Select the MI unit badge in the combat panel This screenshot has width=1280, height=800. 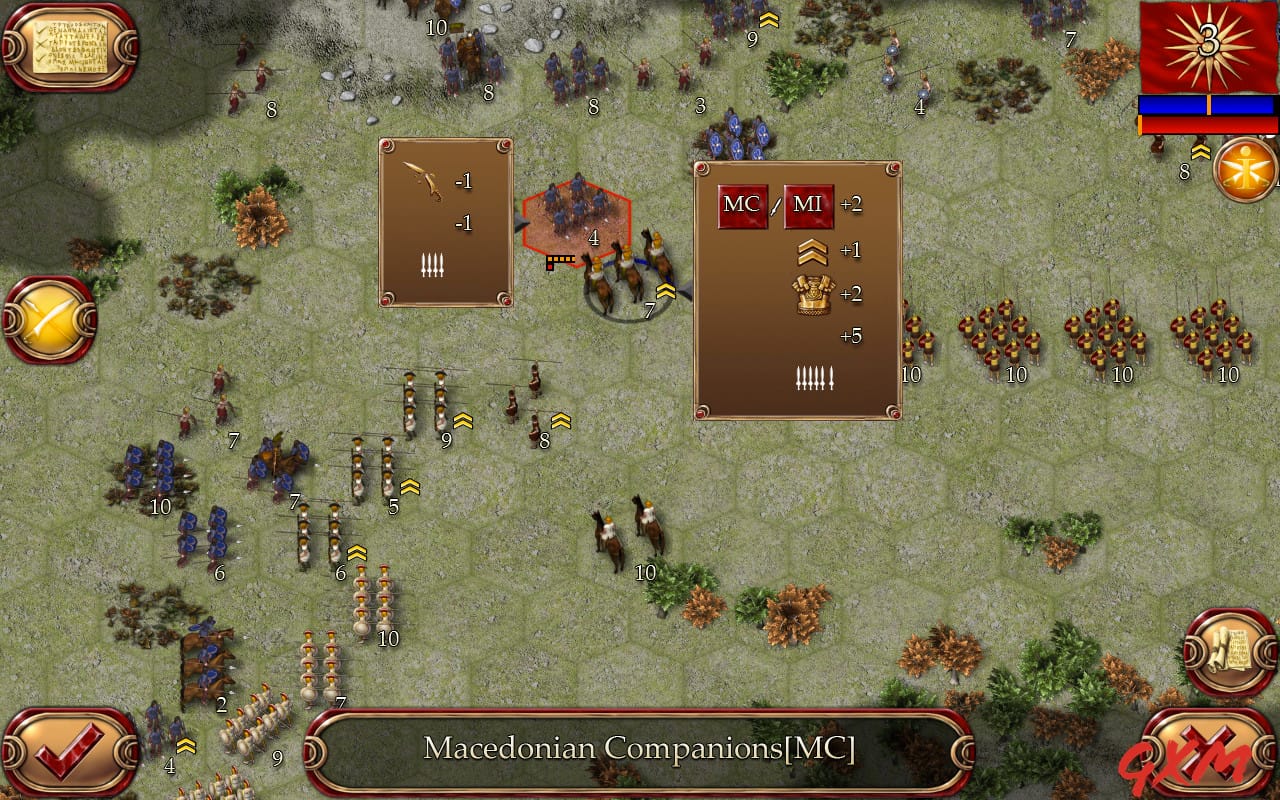tap(808, 206)
